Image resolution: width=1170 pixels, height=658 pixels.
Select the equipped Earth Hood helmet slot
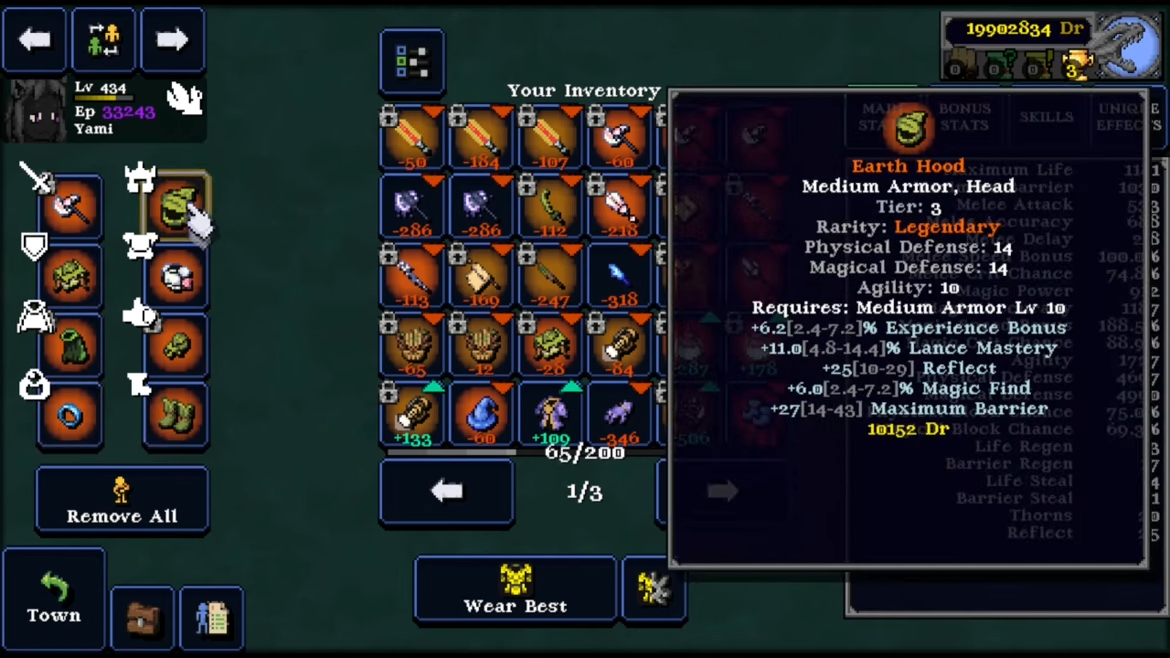(x=176, y=207)
